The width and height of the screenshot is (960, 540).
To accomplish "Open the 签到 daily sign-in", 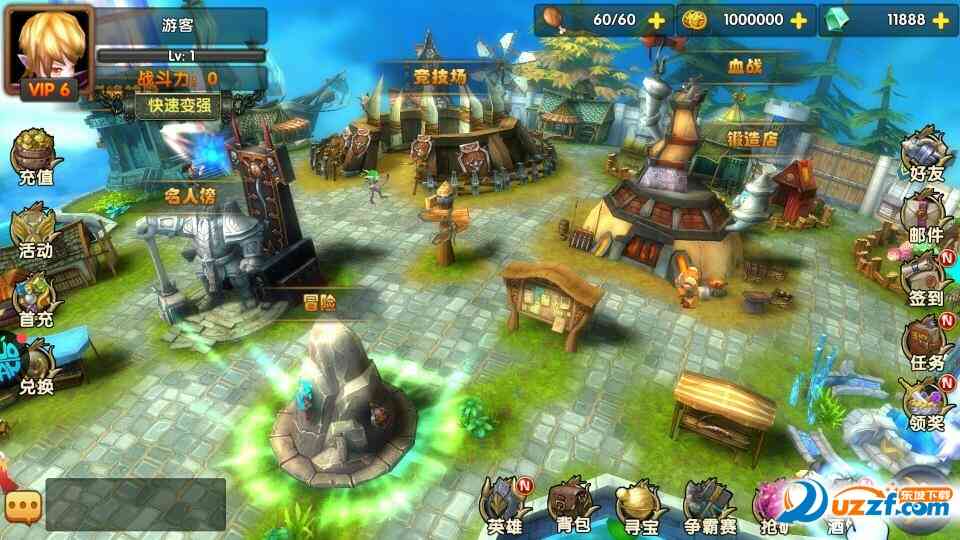I will coord(924,278).
